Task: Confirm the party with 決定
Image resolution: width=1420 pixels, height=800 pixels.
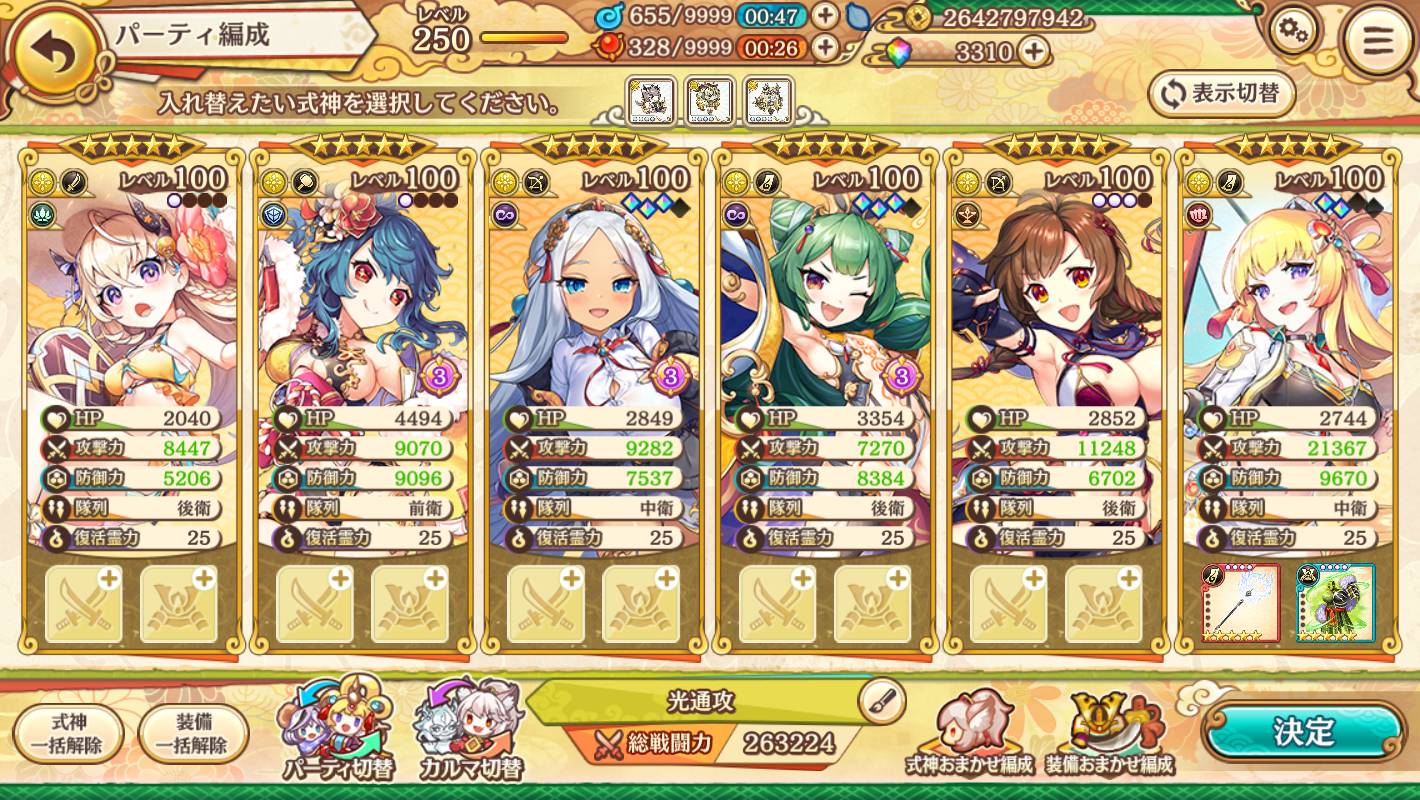Action: click(x=1303, y=732)
